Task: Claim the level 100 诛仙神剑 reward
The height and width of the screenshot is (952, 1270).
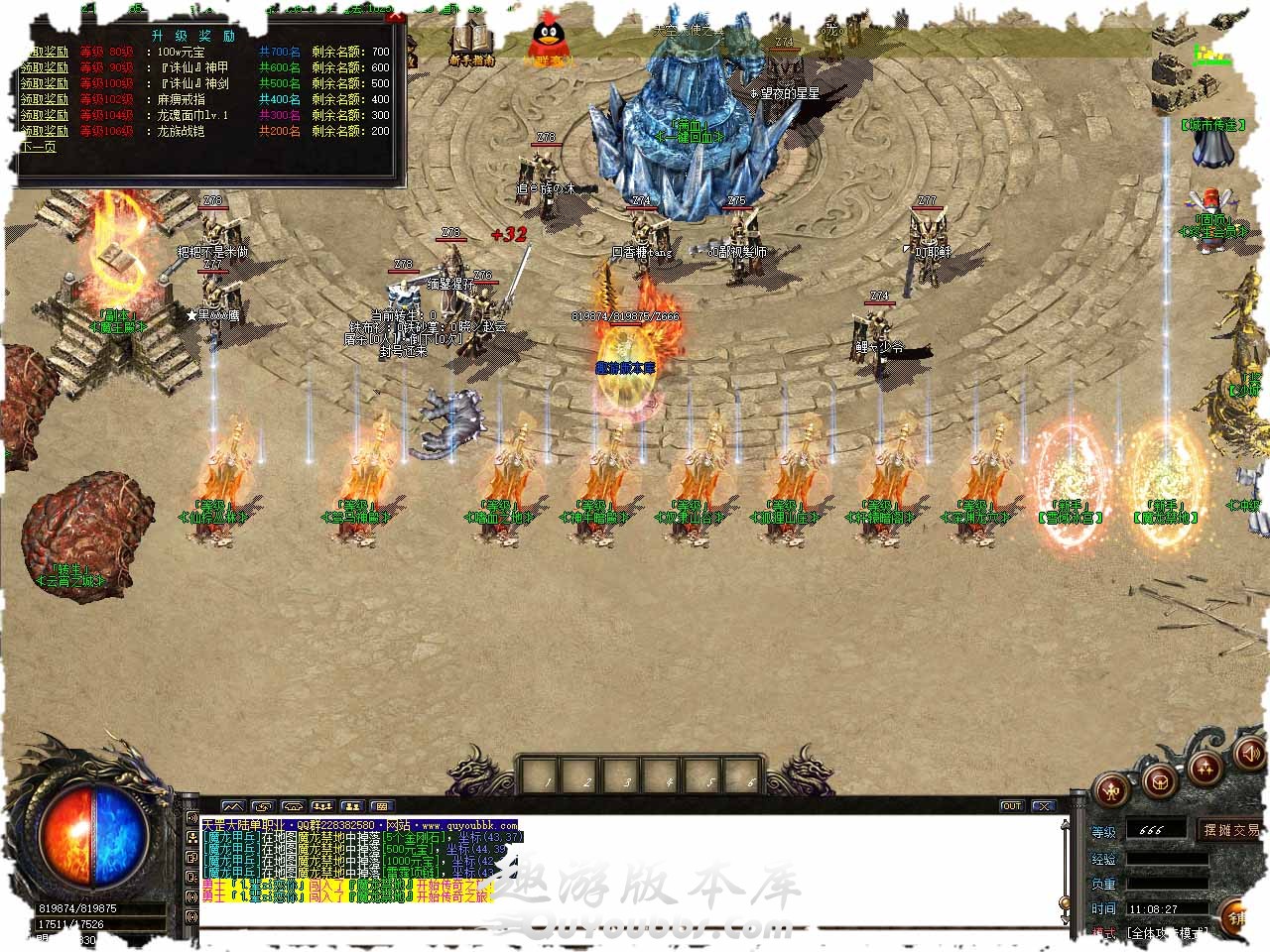Action: (45, 83)
